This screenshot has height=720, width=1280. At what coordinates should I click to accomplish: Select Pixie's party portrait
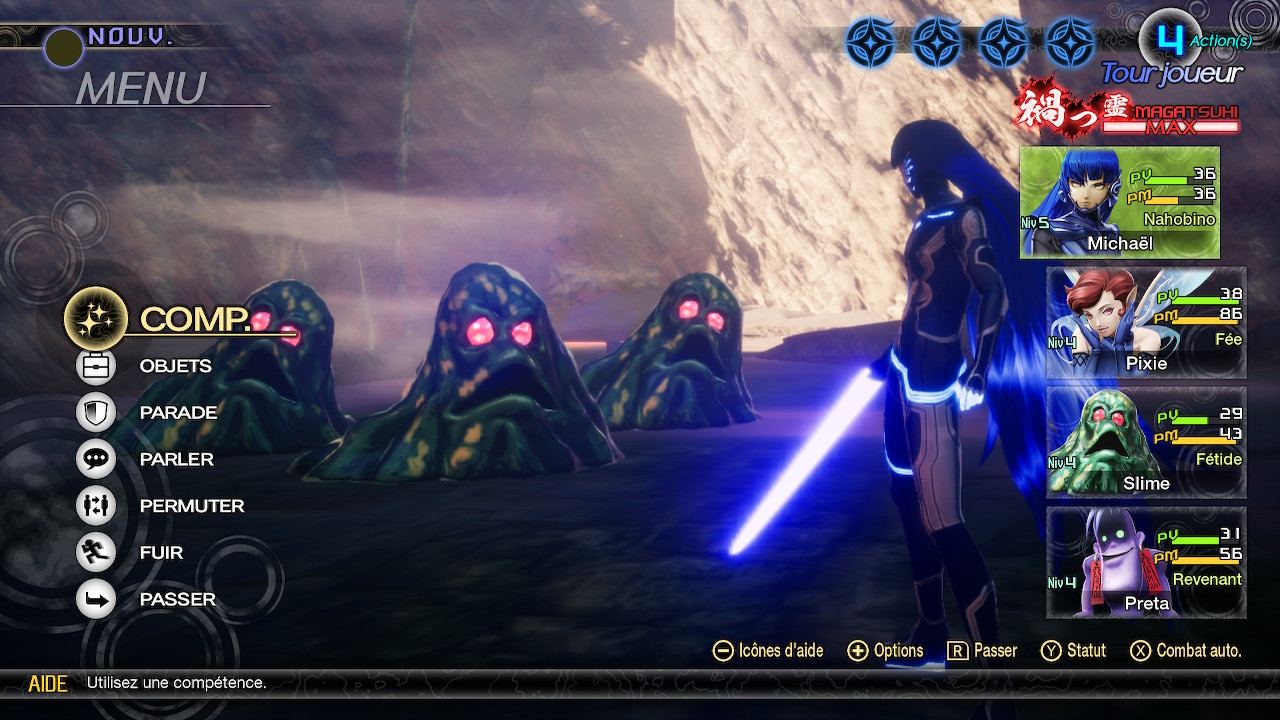(1146, 322)
